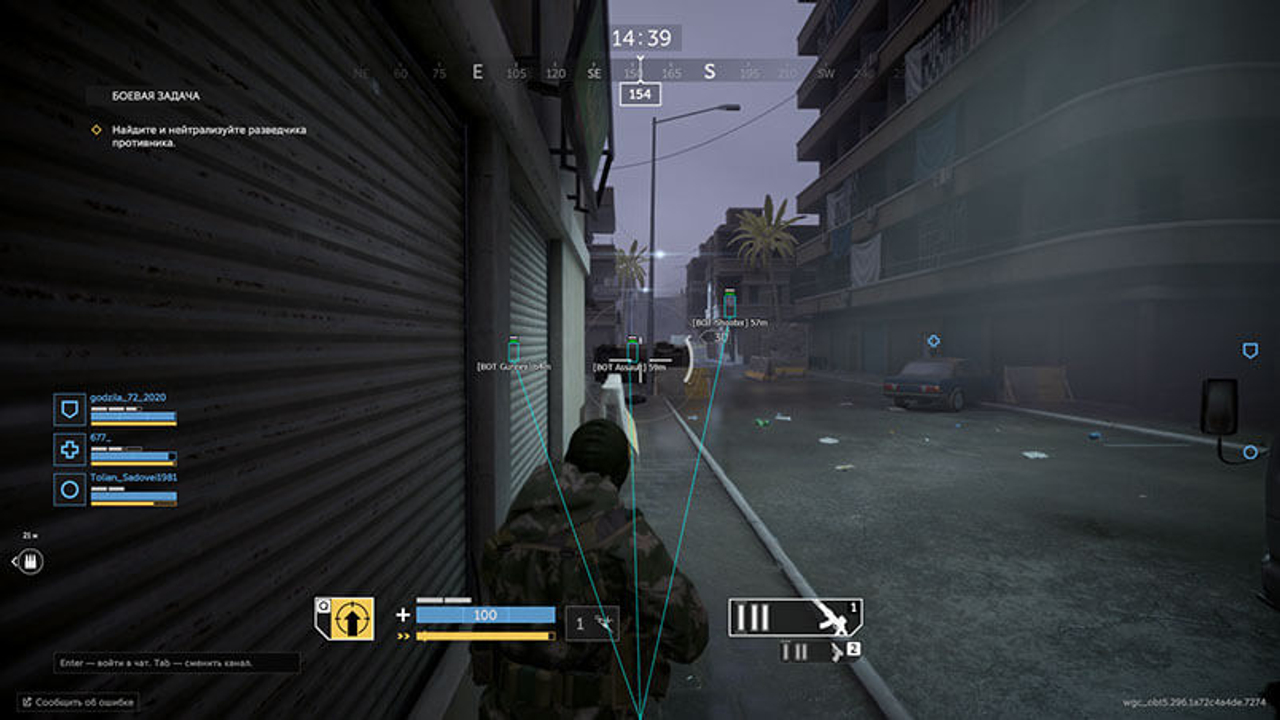Select the rifle icon in weapon slot 1
This screenshot has height=720, width=1280.
point(833,617)
